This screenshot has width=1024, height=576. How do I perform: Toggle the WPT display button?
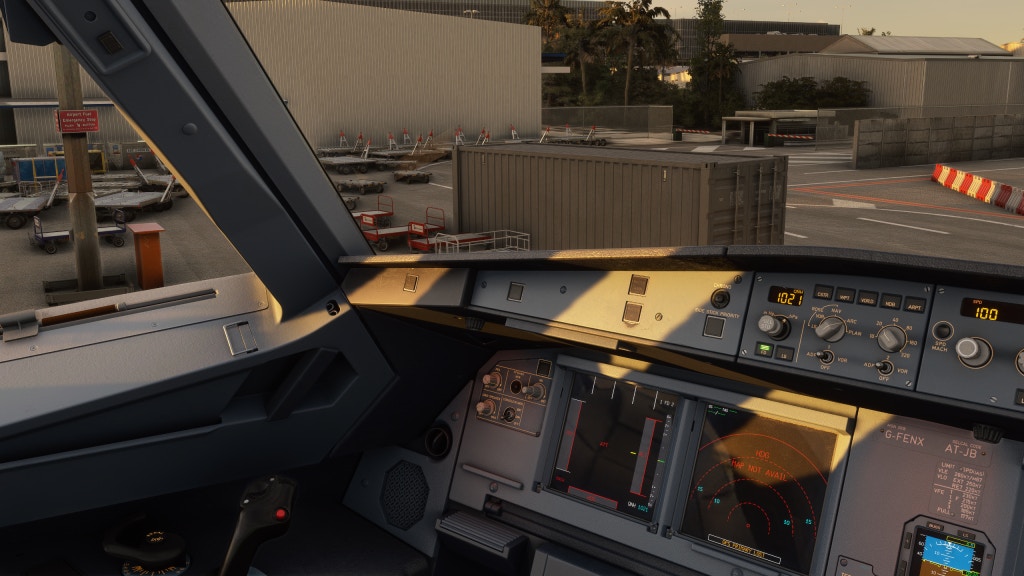click(x=845, y=296)
